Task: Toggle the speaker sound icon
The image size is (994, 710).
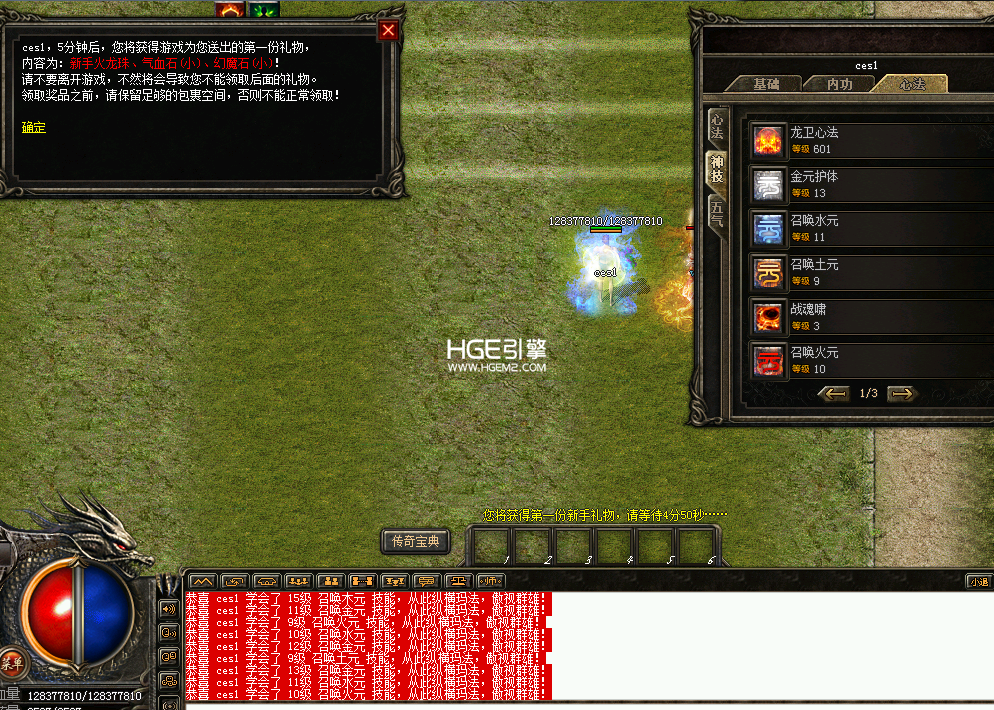Action: (167, 608)
